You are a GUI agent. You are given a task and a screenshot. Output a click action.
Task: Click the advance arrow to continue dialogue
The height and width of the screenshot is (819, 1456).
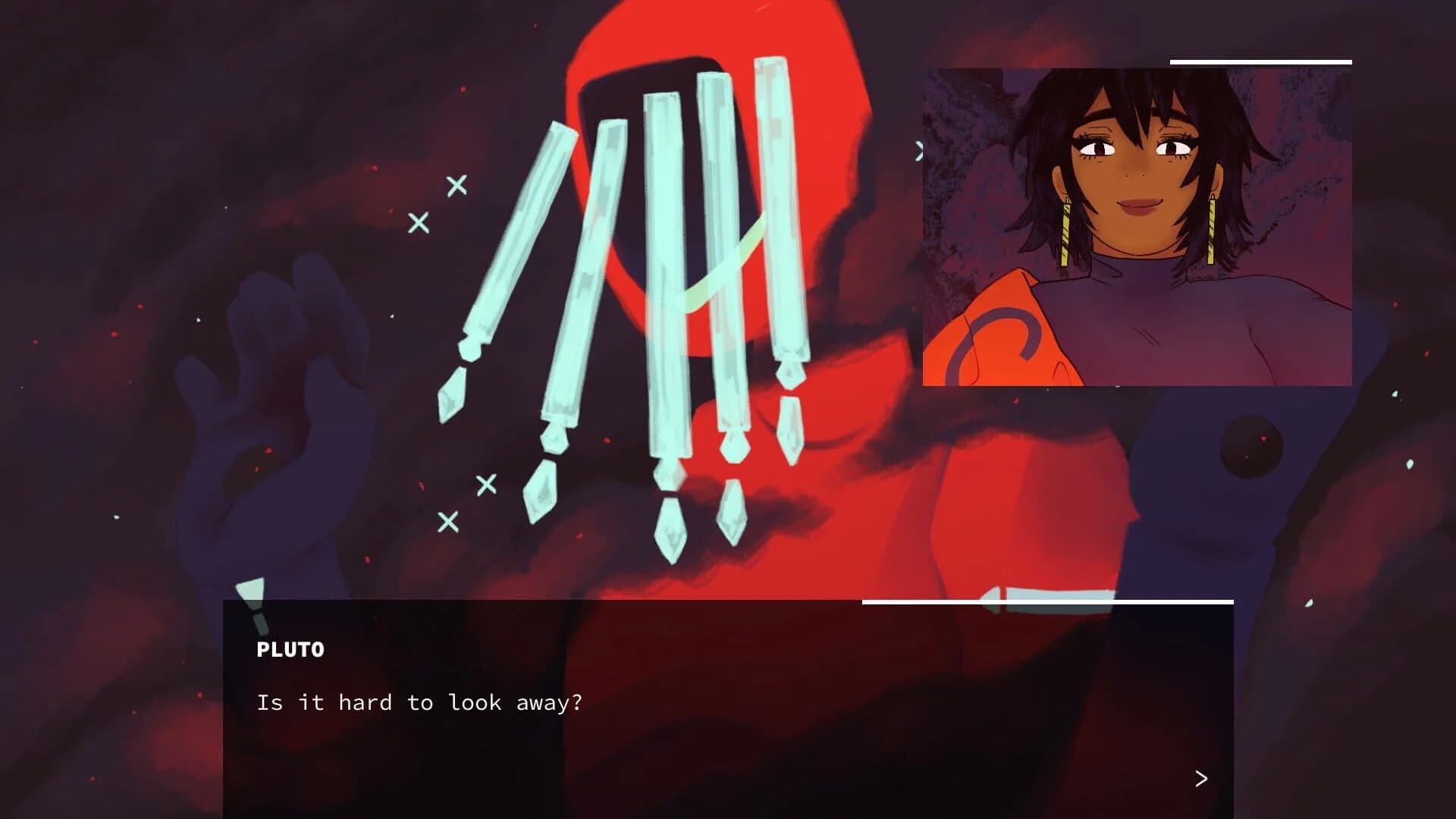(x=1203, y=778)
